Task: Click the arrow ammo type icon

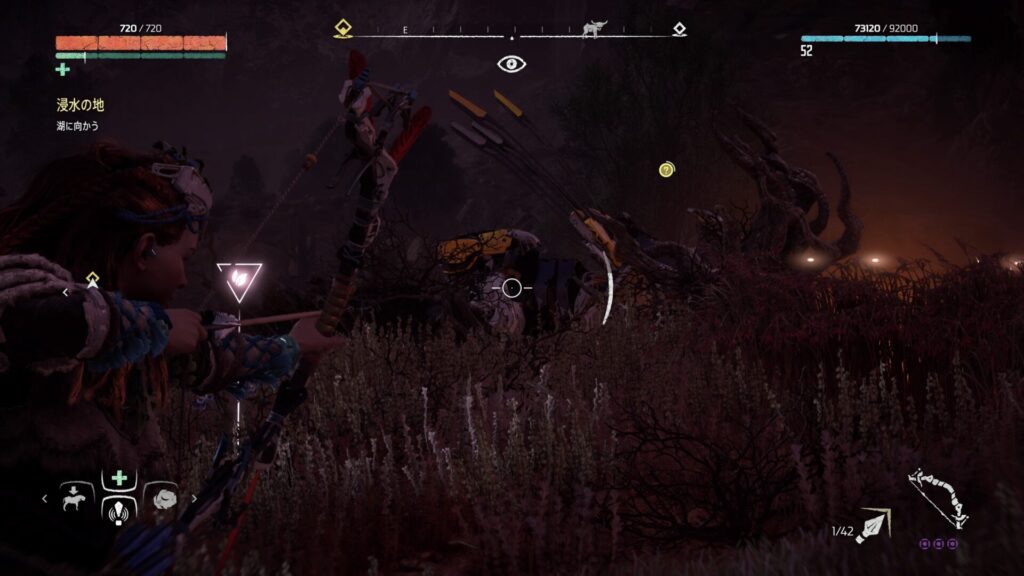Action: click(x=873, y=524)
